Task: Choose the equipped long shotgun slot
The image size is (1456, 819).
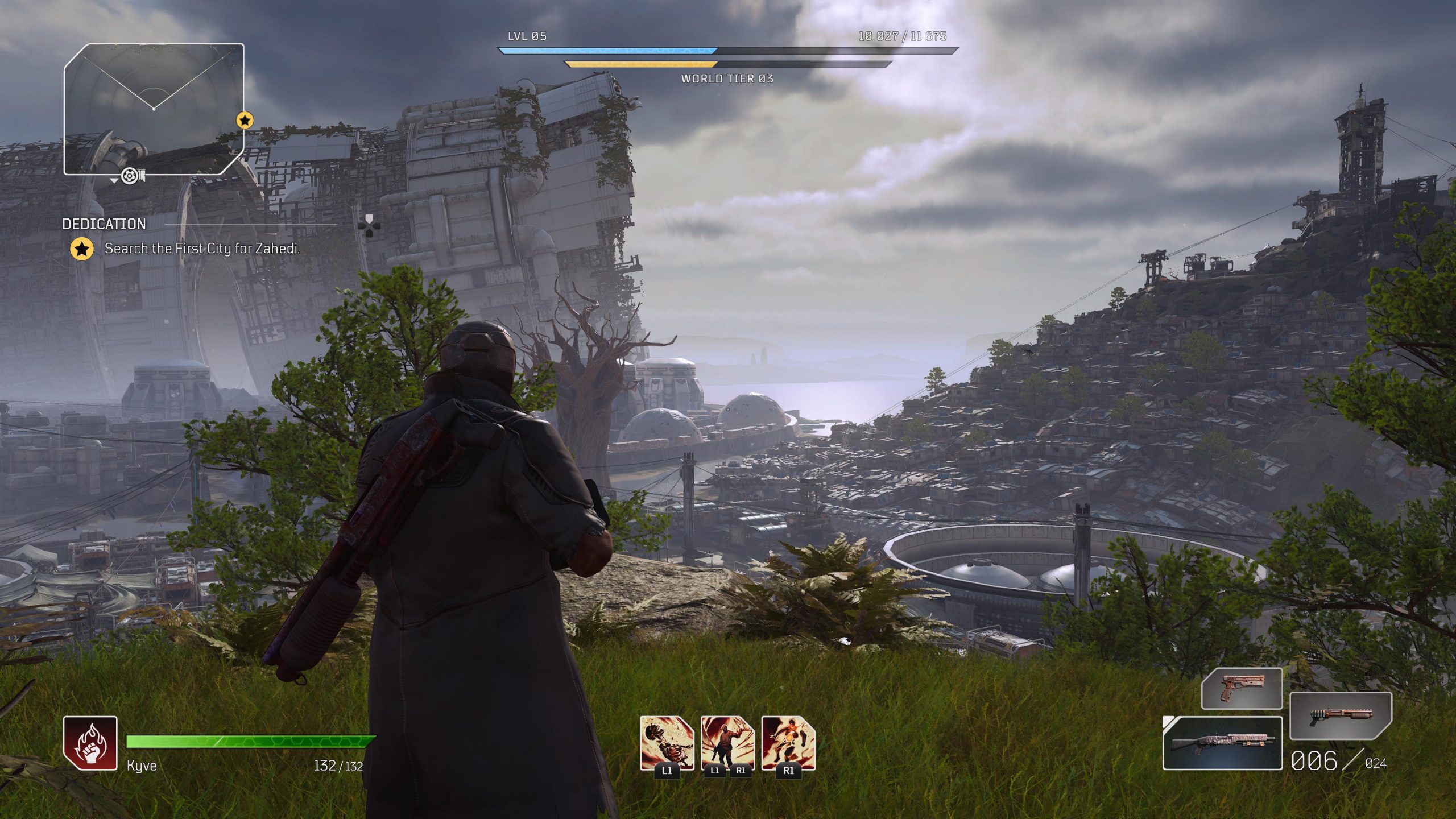Action: point(1222,743)
